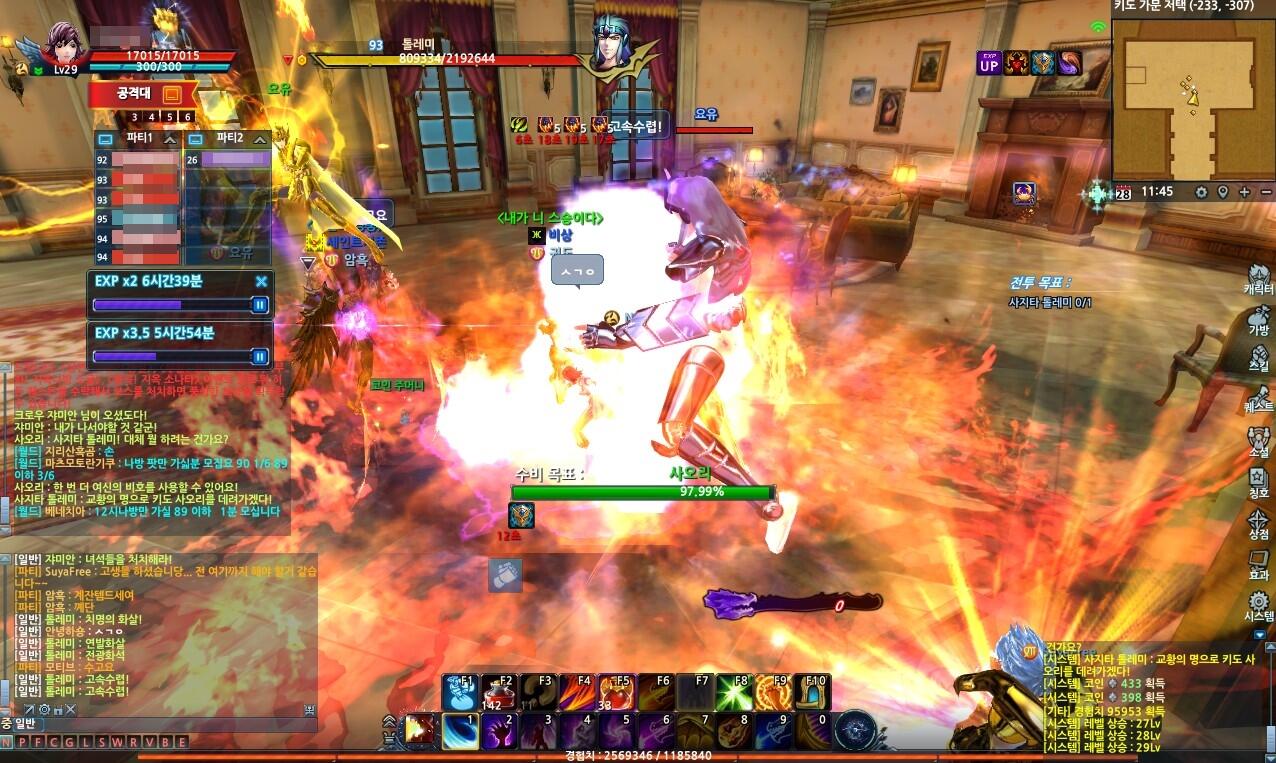Toggle the 공격대 raid panel button

coord(171,95)
